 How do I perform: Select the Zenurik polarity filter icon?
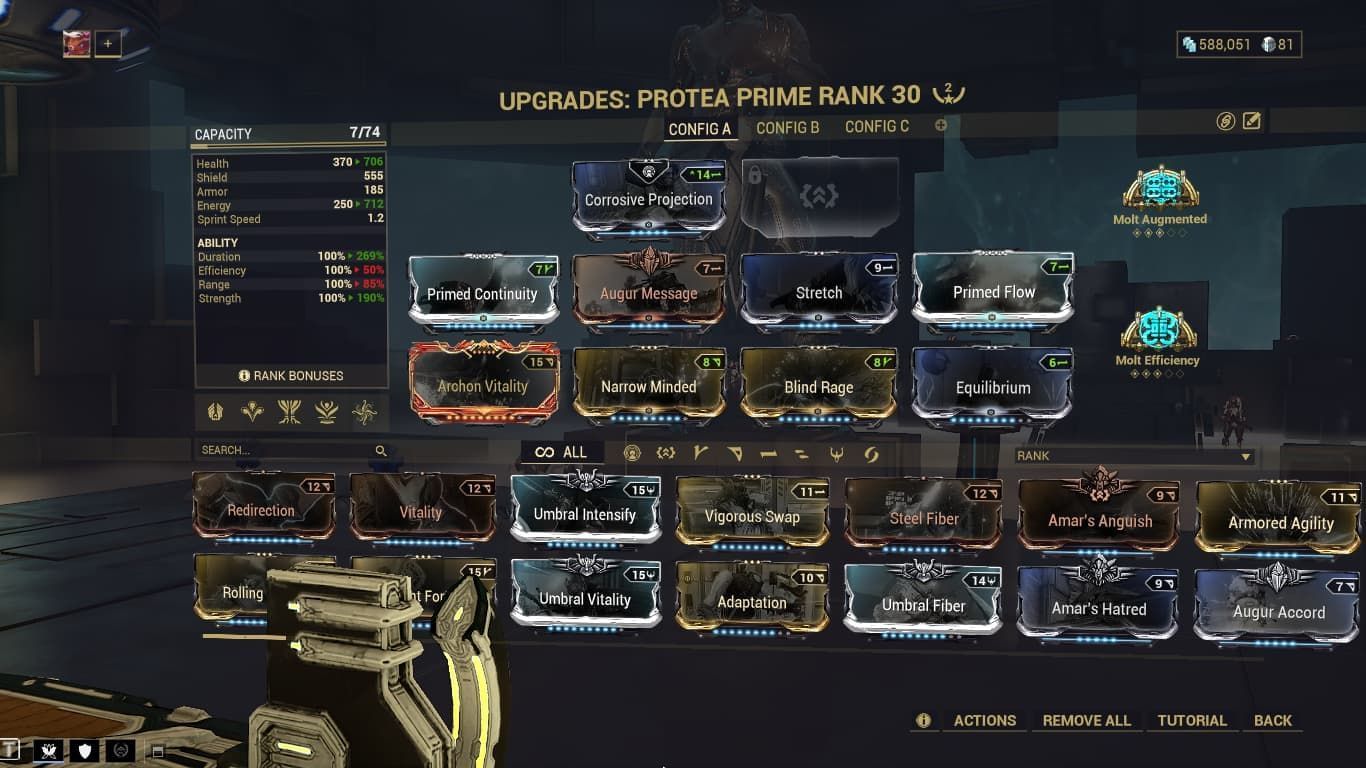tap(800, 453)
